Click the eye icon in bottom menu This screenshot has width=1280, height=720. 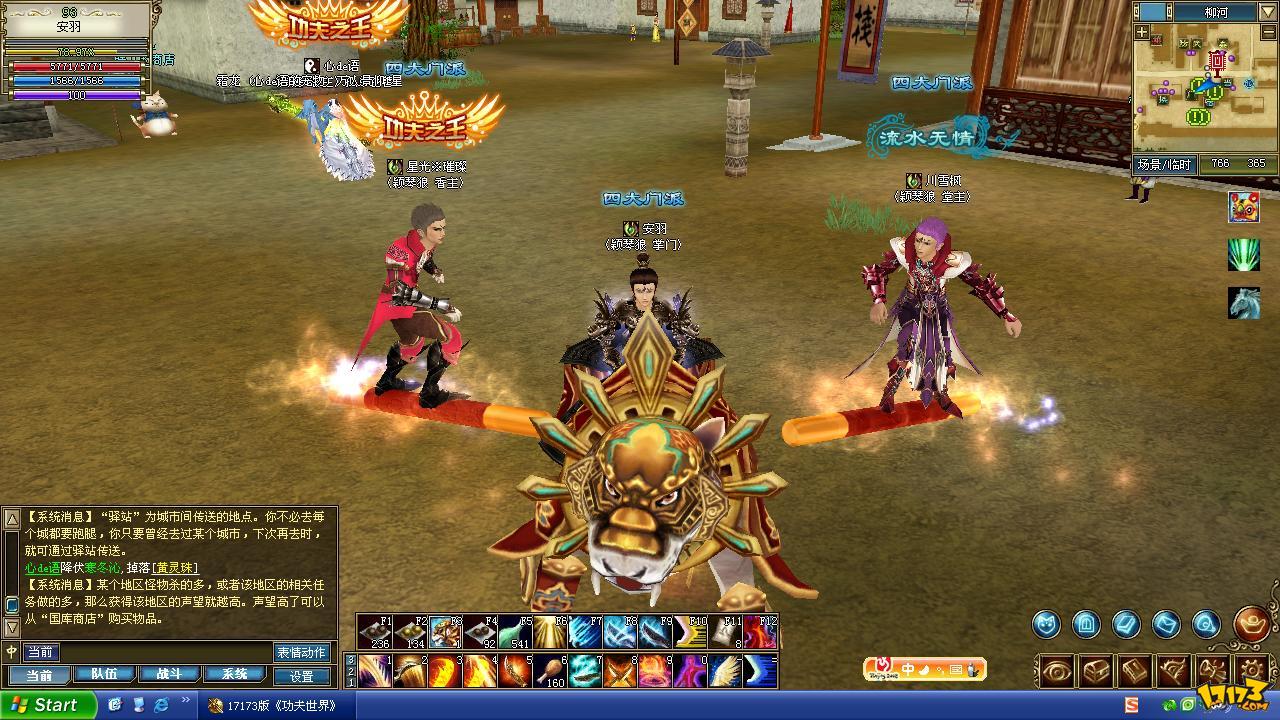[1057, 670]
